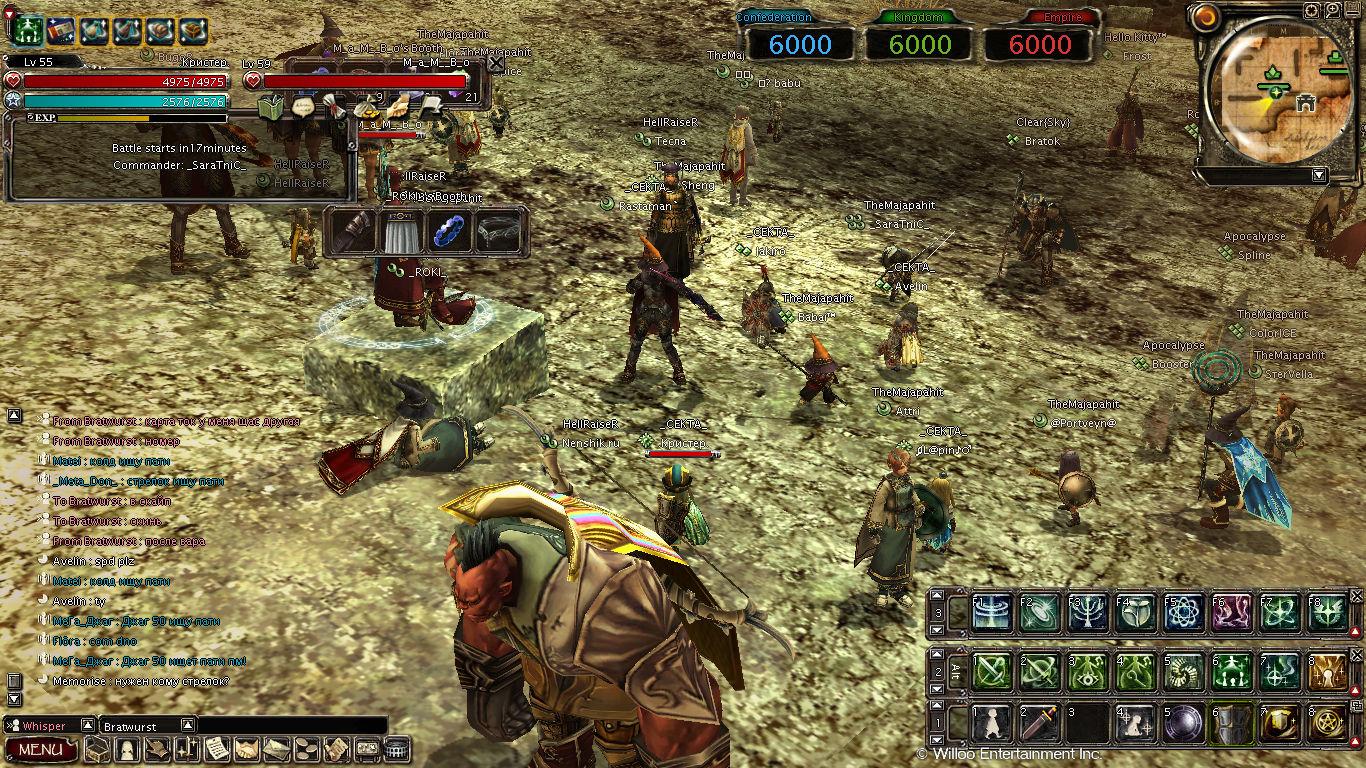Close the target player panel
The height and width of the screenshot is (768, 1366).
click(x=496, y=63)
